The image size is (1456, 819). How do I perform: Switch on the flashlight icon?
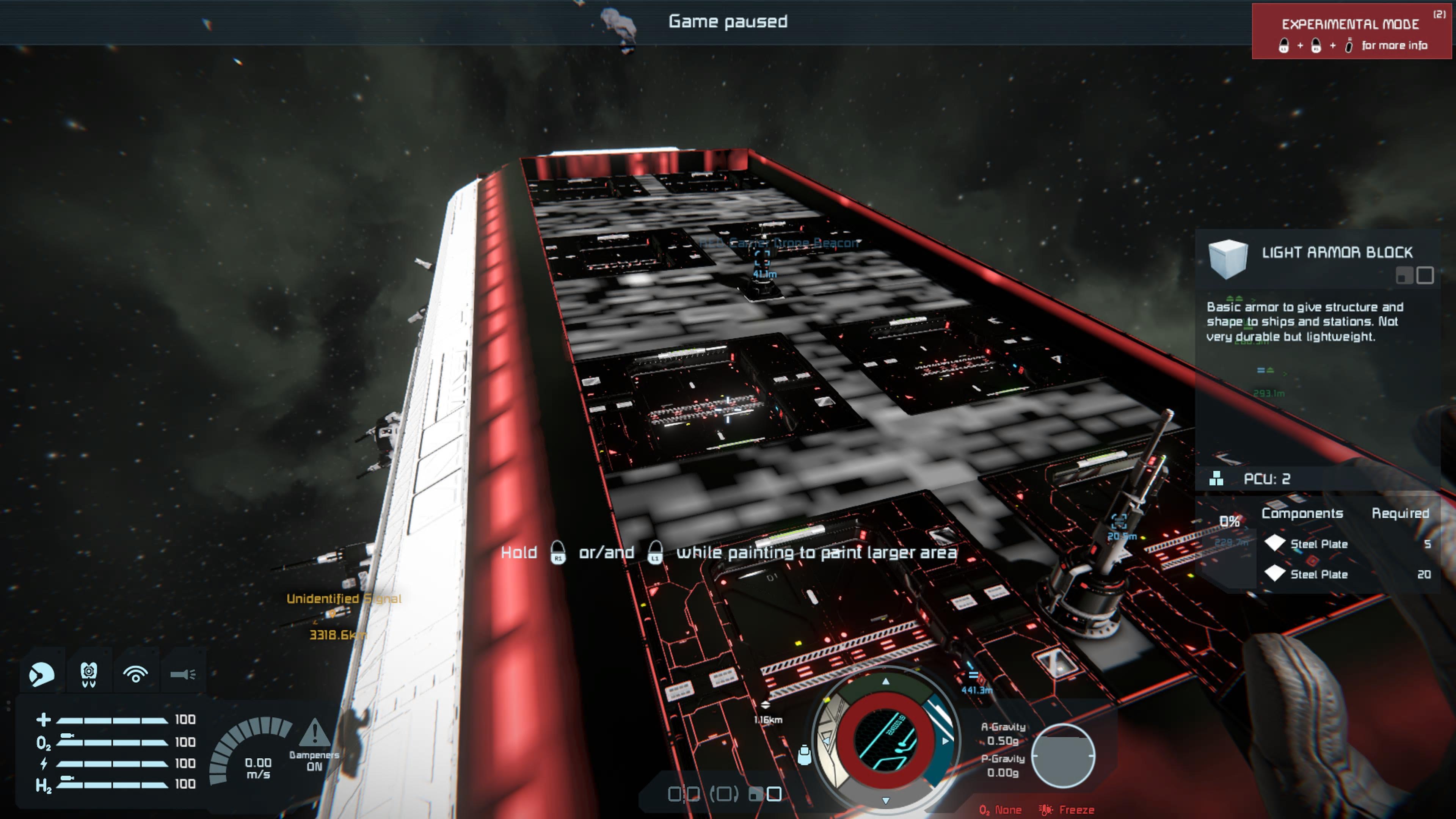coord(182,674)
